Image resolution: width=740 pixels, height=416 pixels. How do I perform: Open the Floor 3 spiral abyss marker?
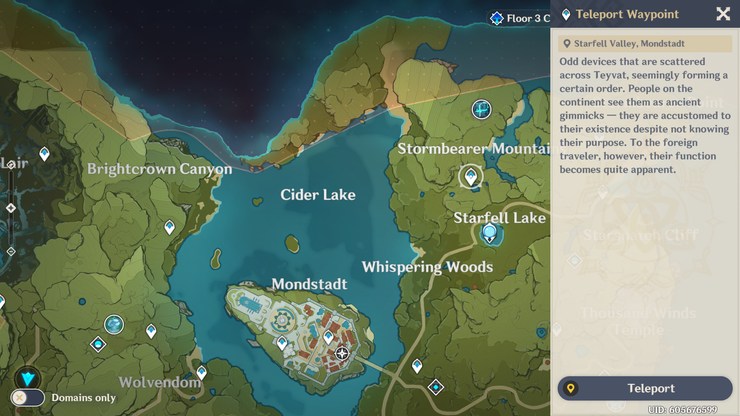(x=497, y=18)
